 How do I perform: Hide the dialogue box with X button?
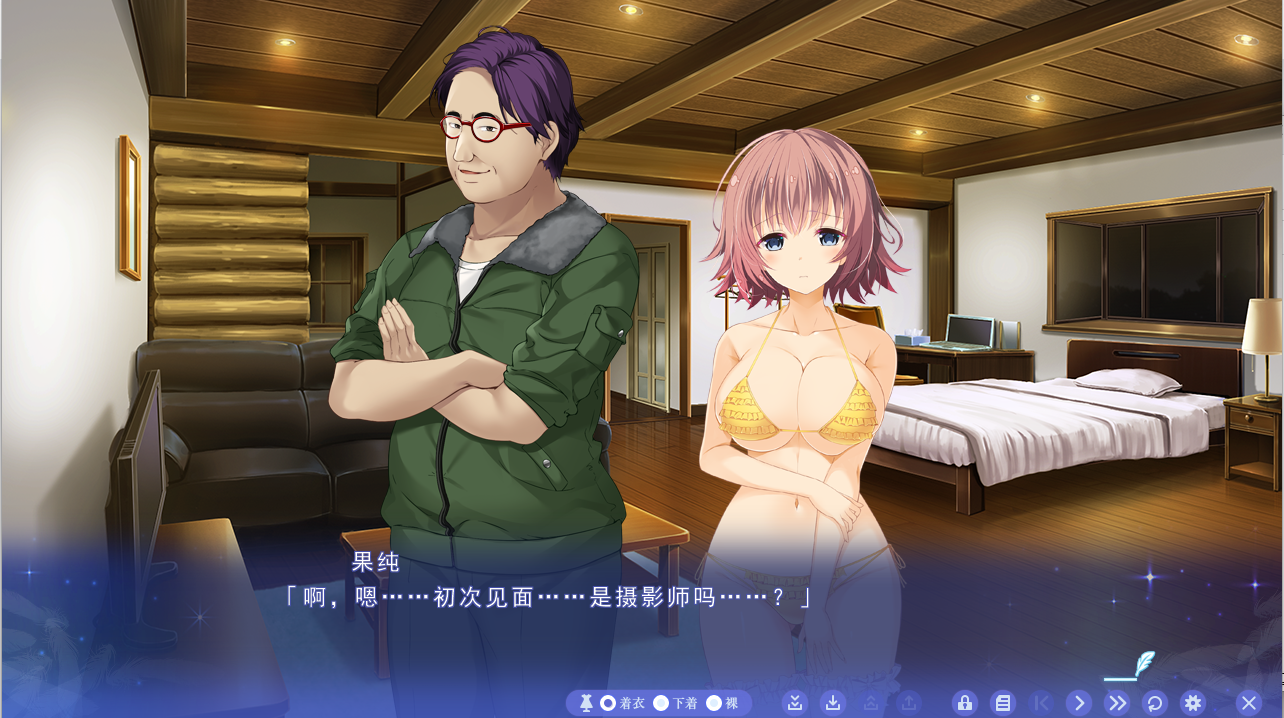pos(1248,703)
